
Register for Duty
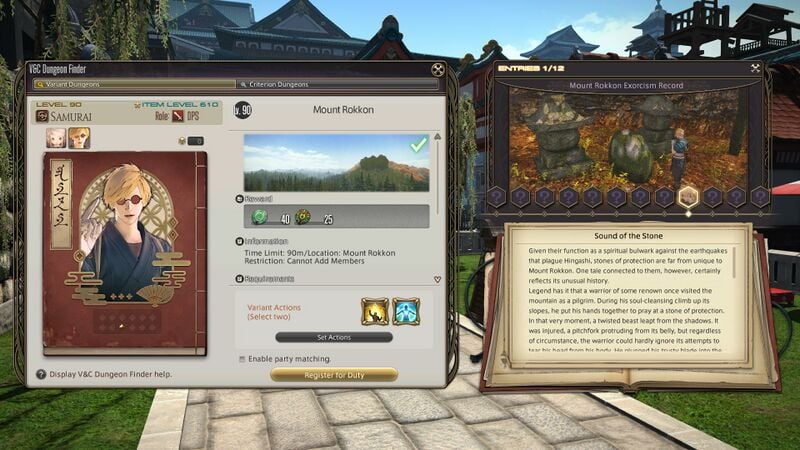pos(334,375)
